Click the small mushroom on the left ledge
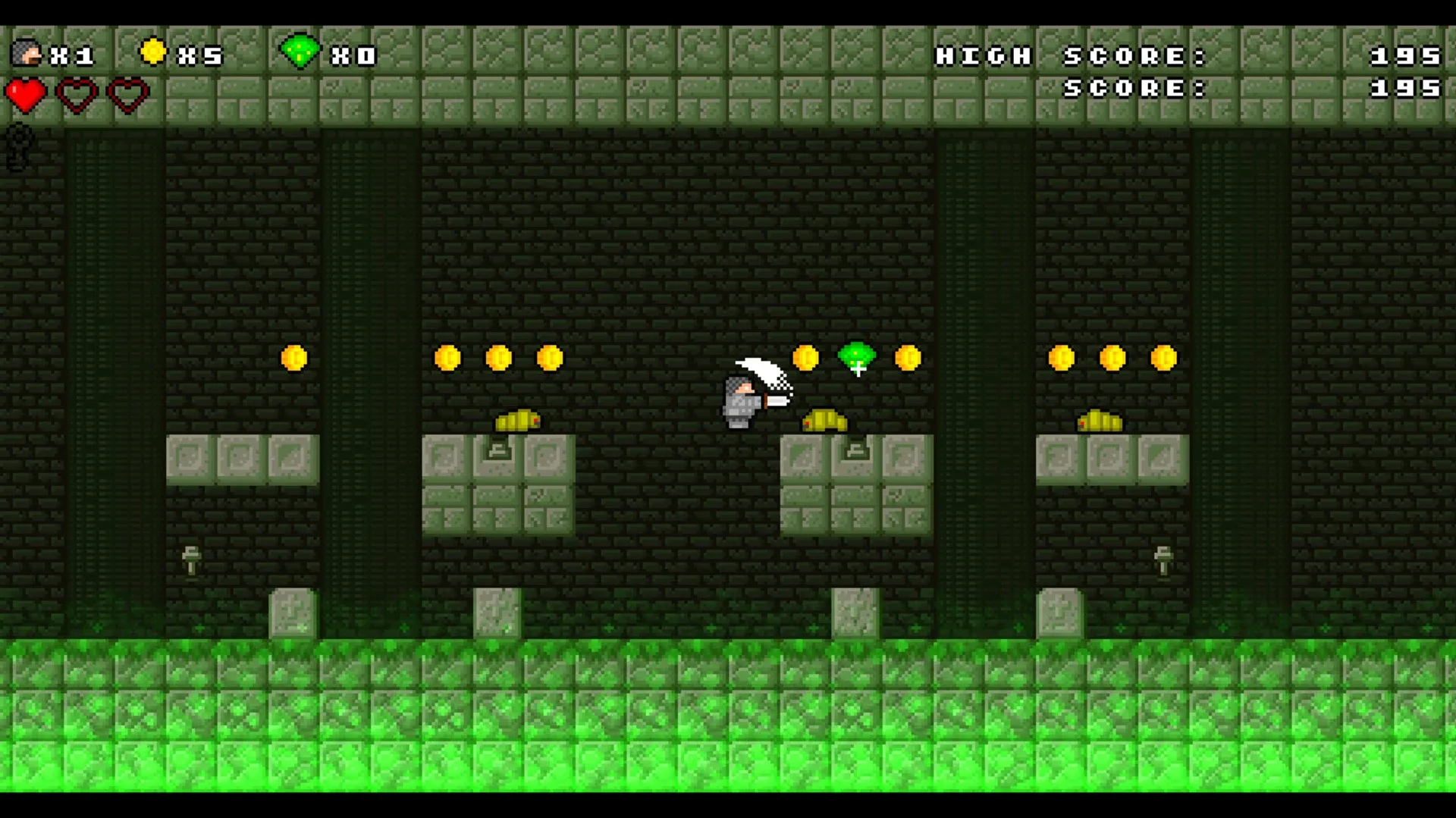This screenshot has width=1456, height=818. click(x=192, y=561)
